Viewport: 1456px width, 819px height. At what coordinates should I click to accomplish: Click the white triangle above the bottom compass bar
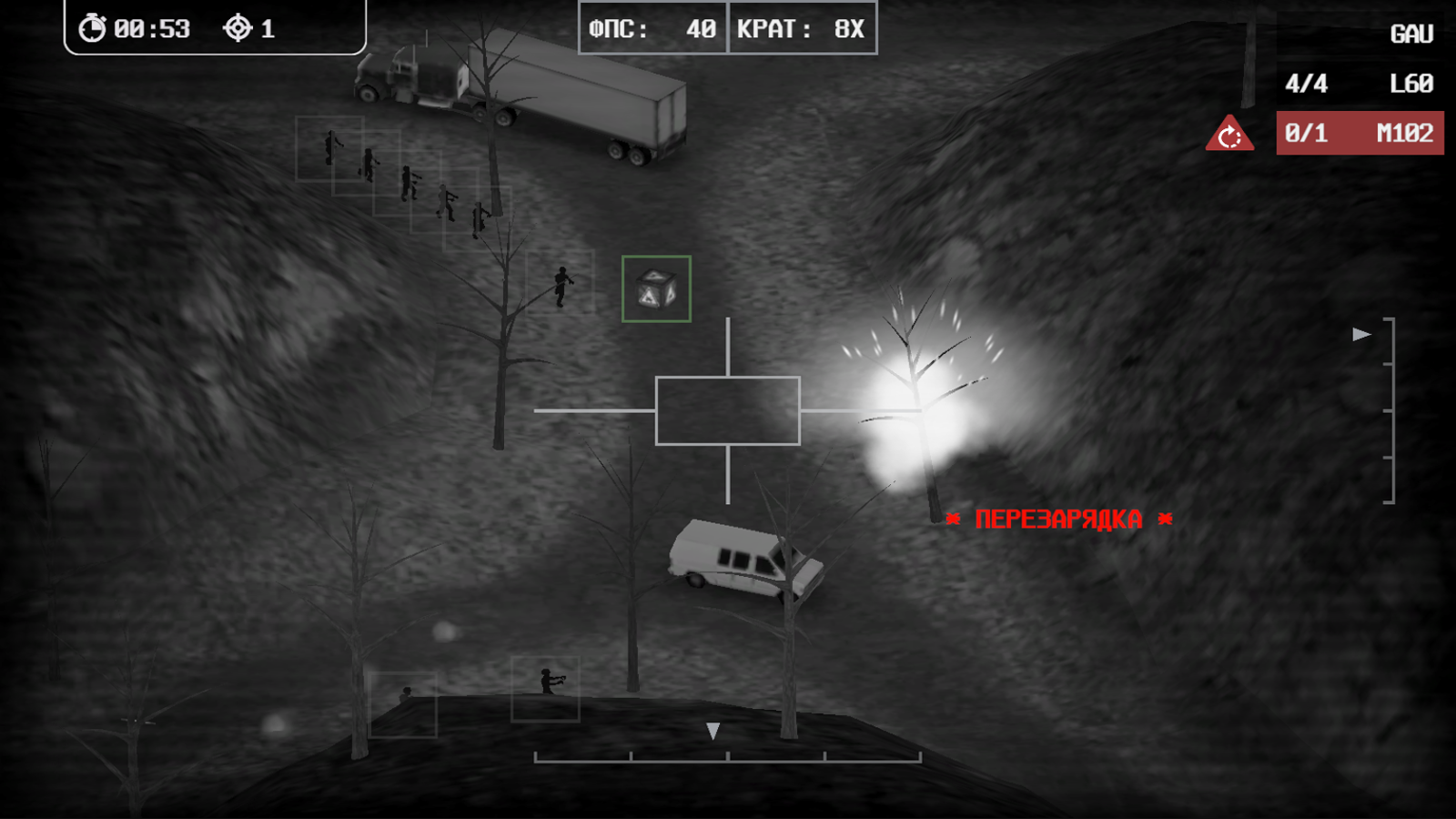tap(713, 730)
